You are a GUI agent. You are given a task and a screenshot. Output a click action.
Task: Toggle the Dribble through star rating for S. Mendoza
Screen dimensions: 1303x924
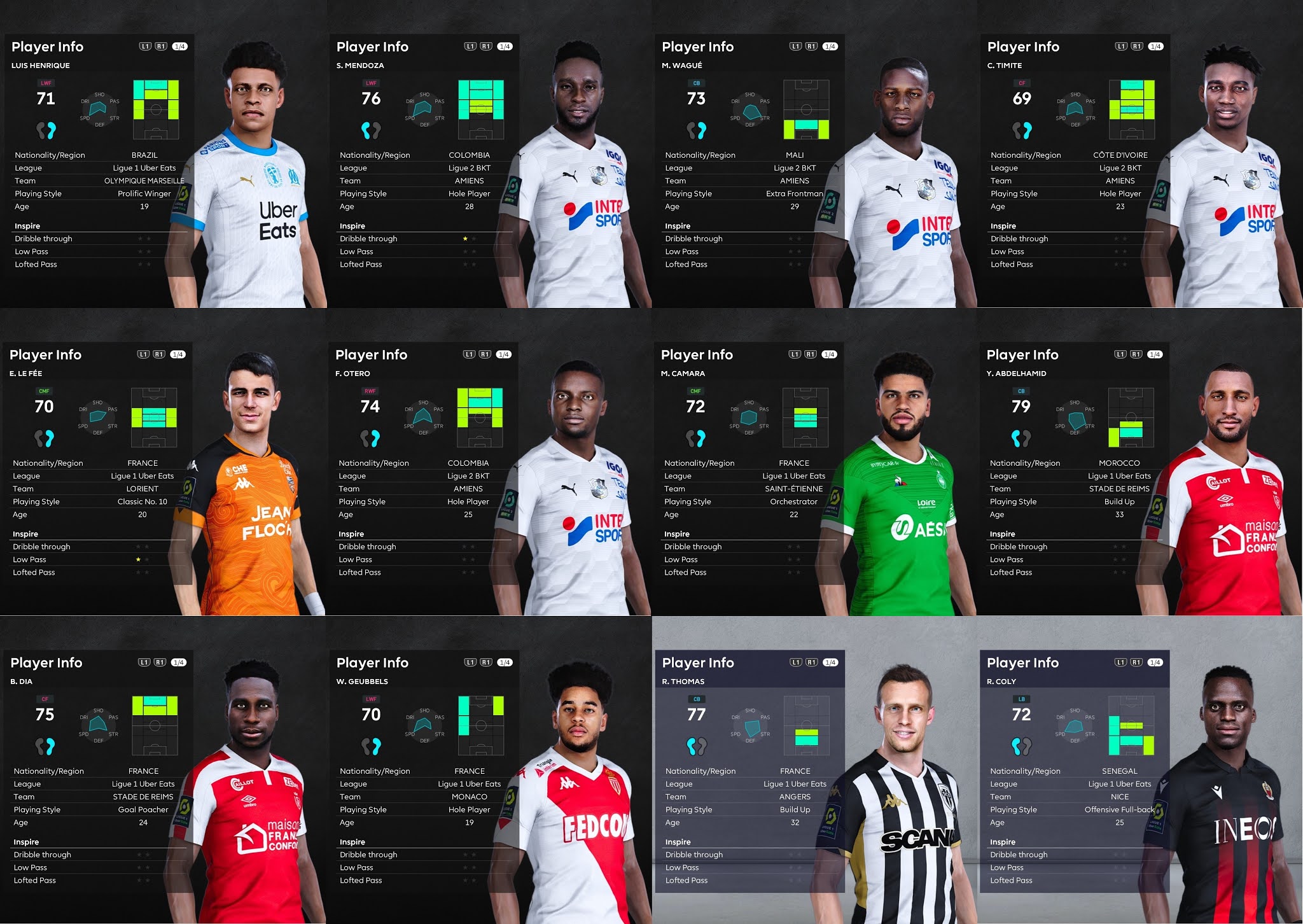(x=469, y=239)
